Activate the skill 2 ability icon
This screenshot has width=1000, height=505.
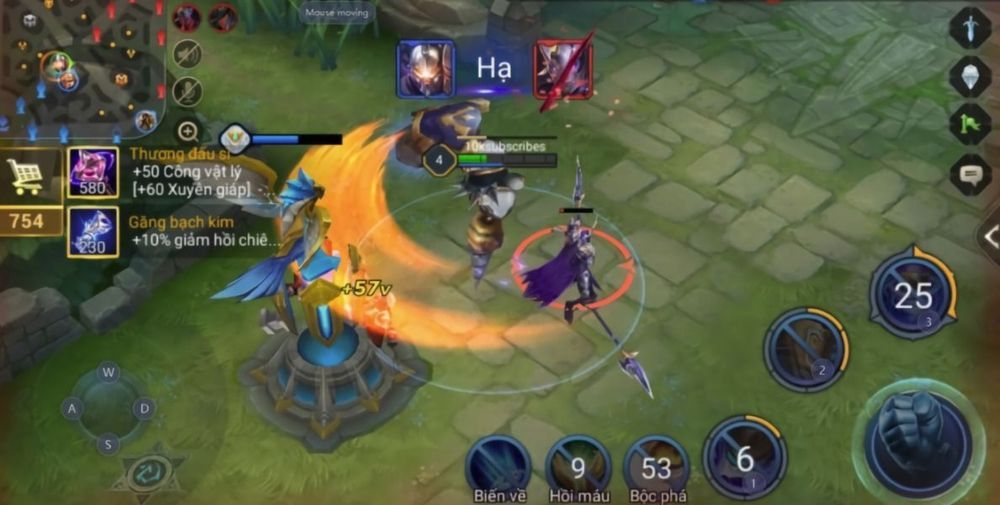coord(806,348)
